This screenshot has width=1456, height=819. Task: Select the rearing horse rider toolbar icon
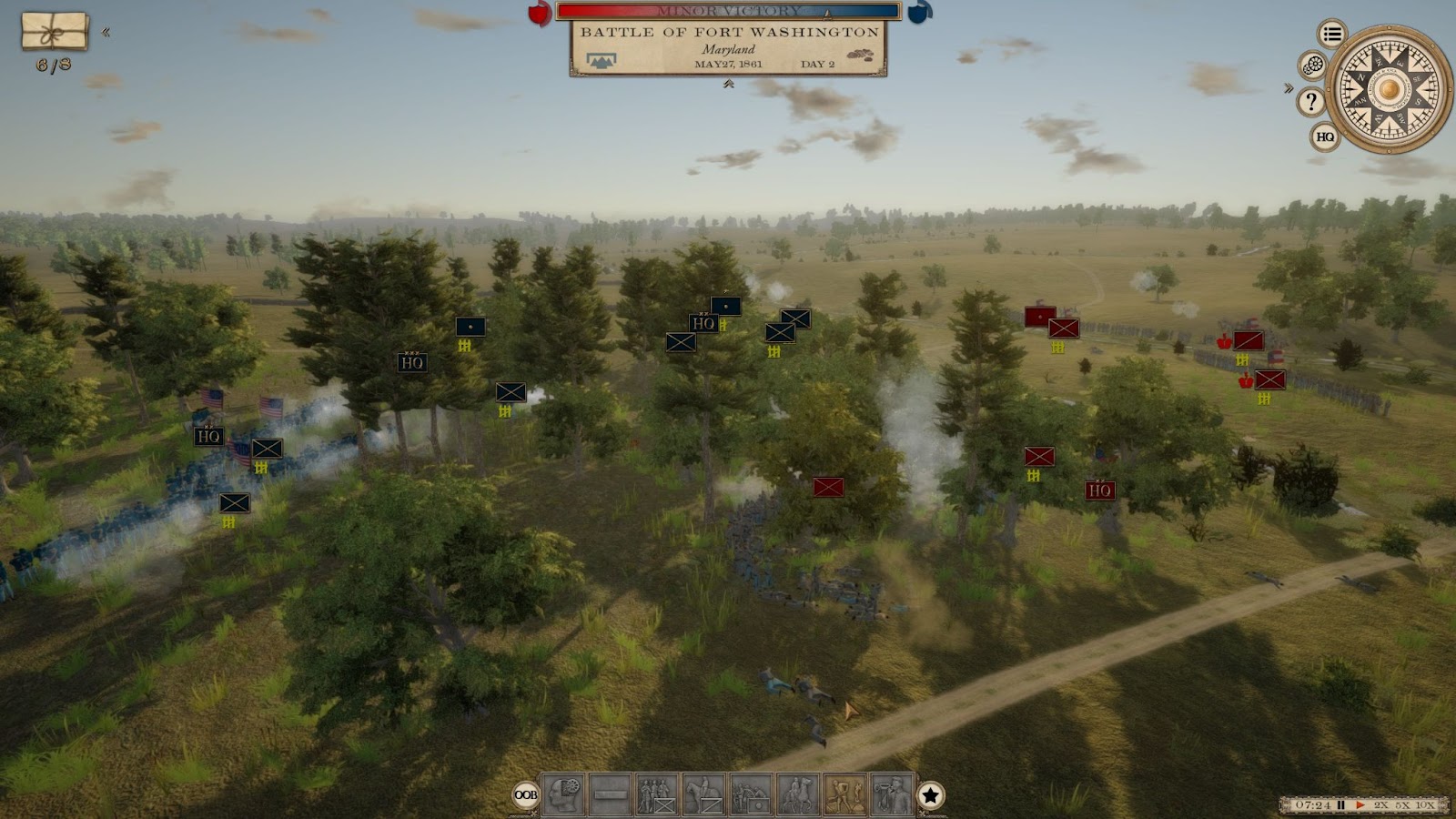798,795
